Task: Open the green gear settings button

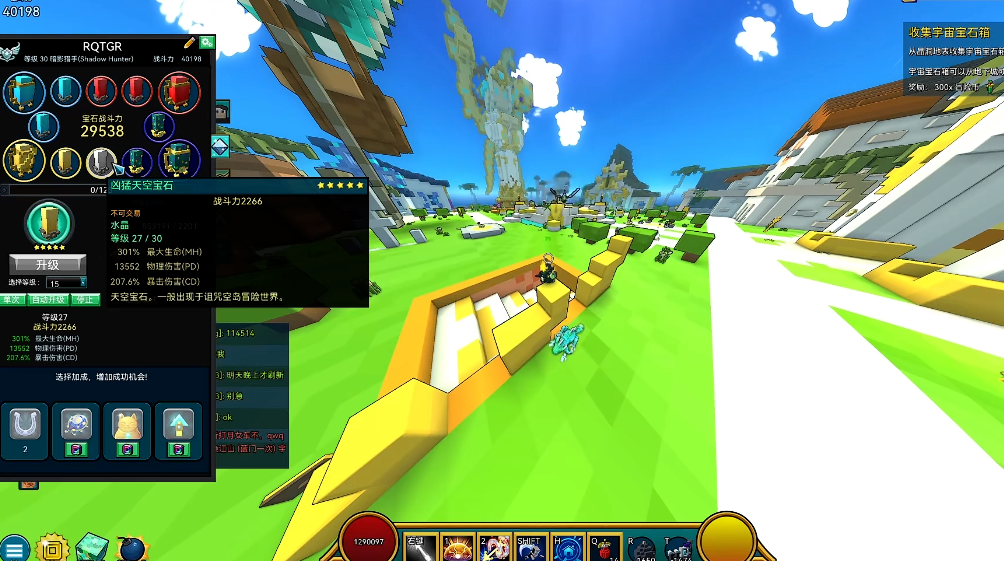Action: click(206, 43)
